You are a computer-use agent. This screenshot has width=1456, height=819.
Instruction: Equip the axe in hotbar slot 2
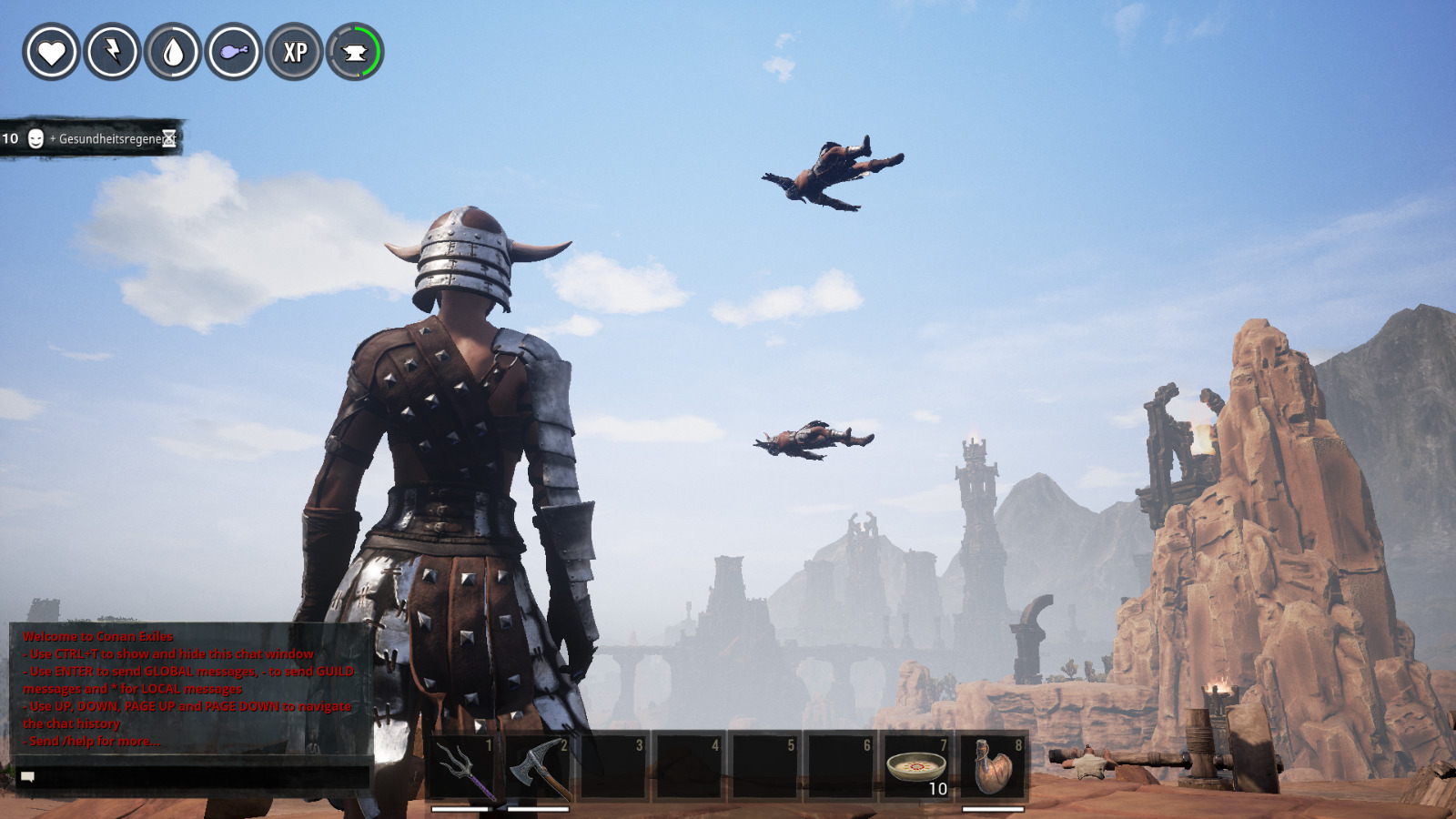[537, 766]
